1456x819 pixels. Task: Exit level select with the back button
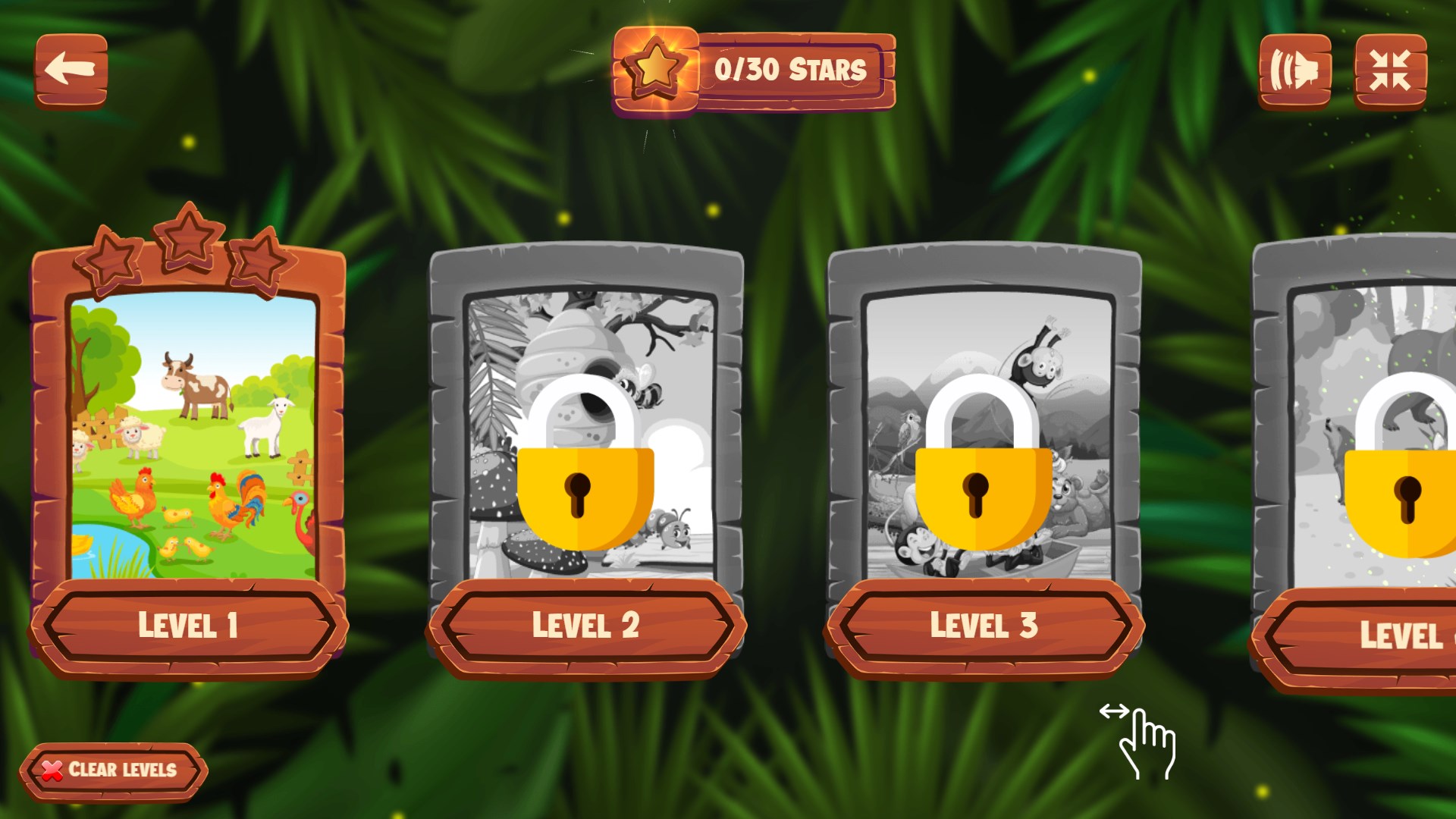72,71
